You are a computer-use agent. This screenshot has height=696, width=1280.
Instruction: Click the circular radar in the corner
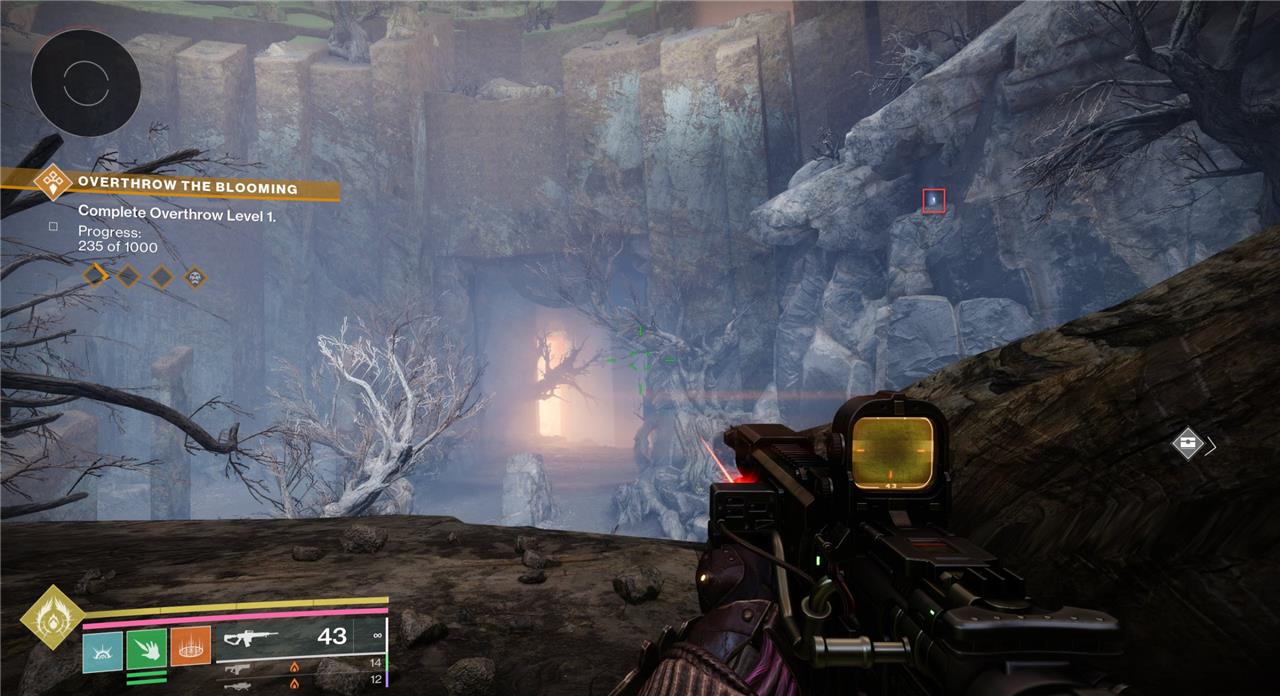click(x=85, y=82)
